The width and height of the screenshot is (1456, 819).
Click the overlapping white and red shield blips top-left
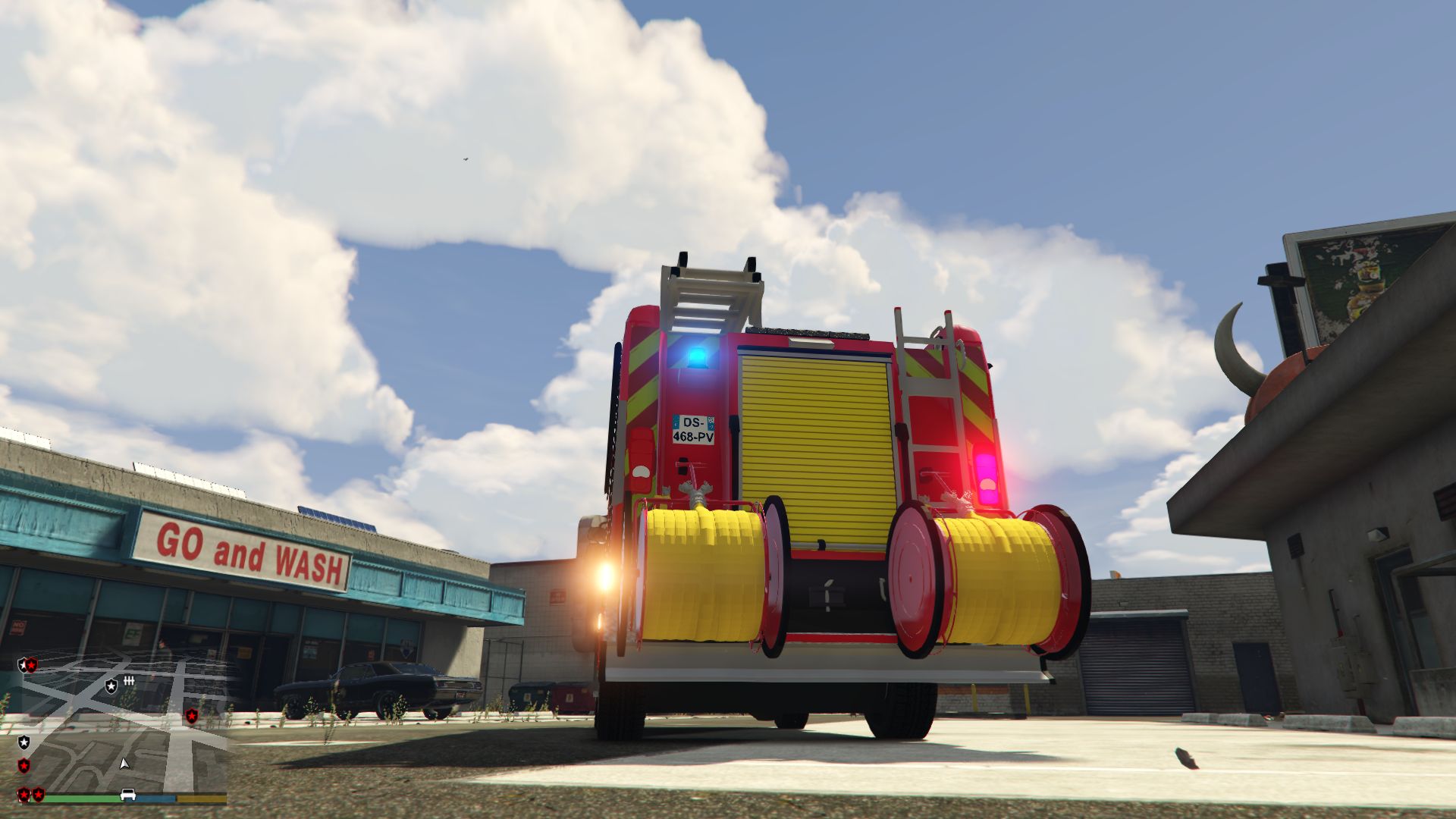pos(27,665)
